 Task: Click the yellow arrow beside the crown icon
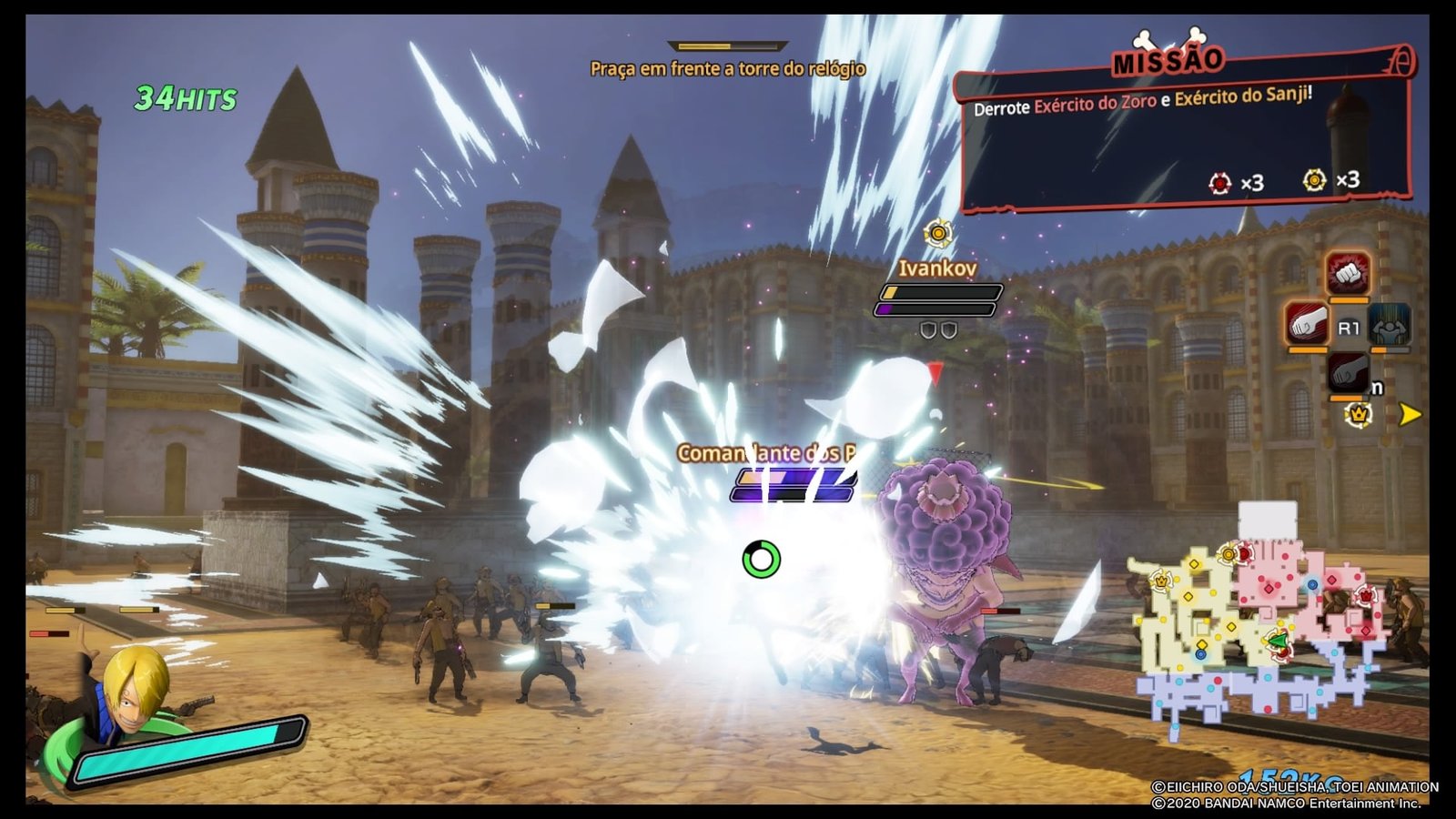pos(1410,415)
